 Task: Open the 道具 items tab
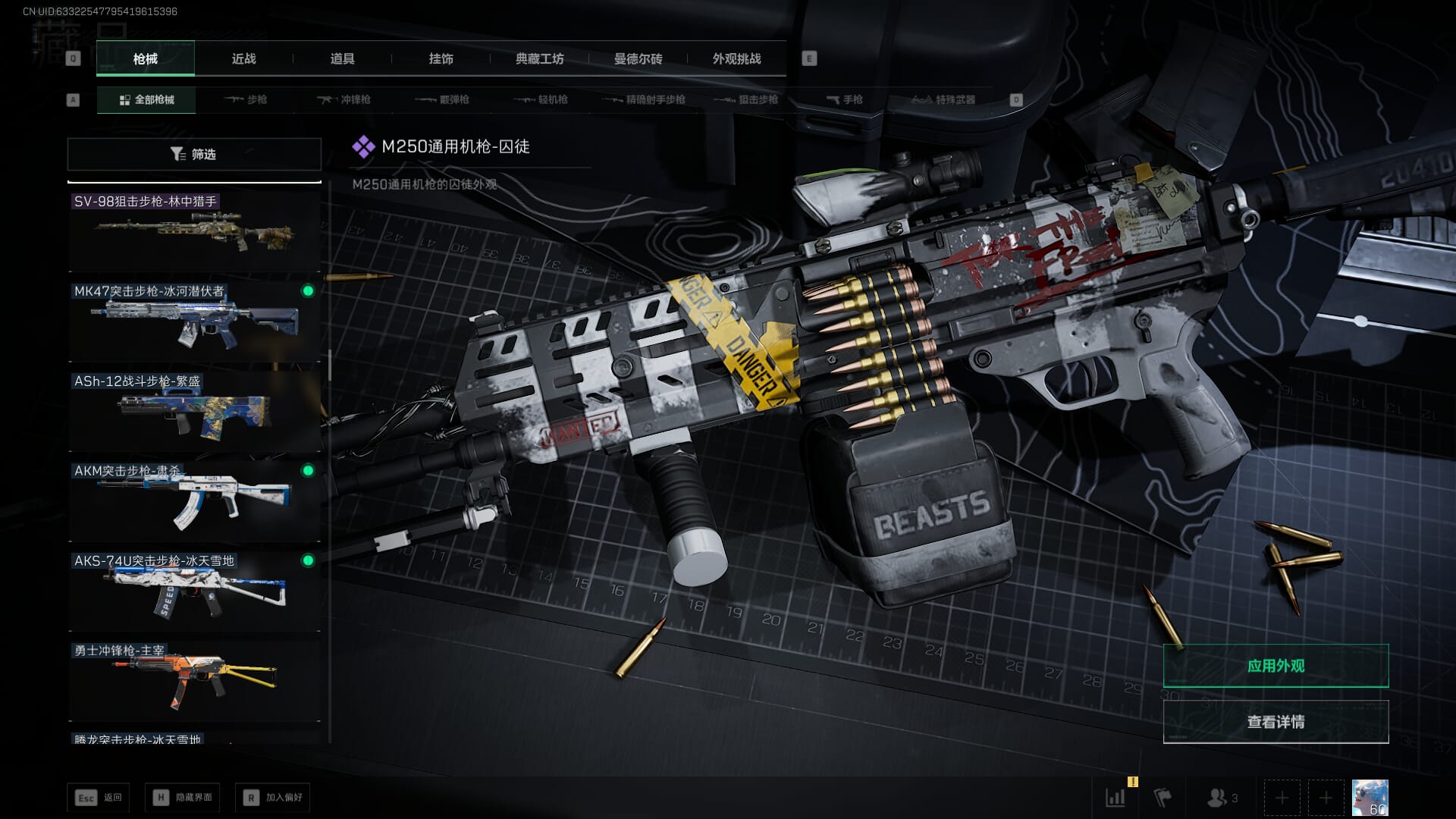click(342, 58)
